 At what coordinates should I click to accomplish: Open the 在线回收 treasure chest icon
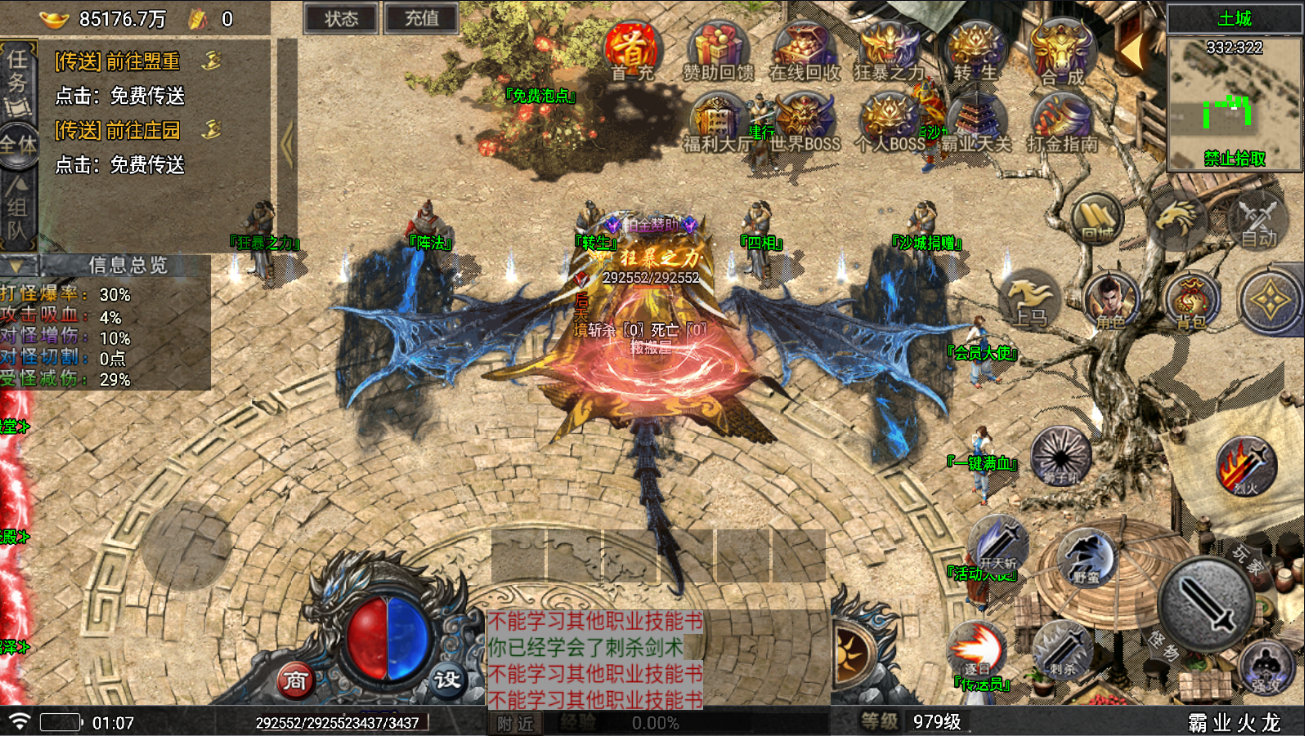pyautogui.click(x=804, y=48)
